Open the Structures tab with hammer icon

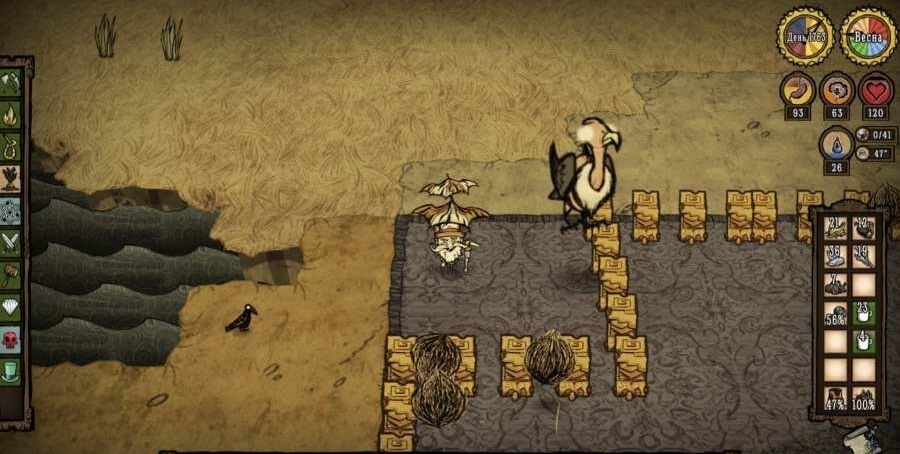coord(11,274)
